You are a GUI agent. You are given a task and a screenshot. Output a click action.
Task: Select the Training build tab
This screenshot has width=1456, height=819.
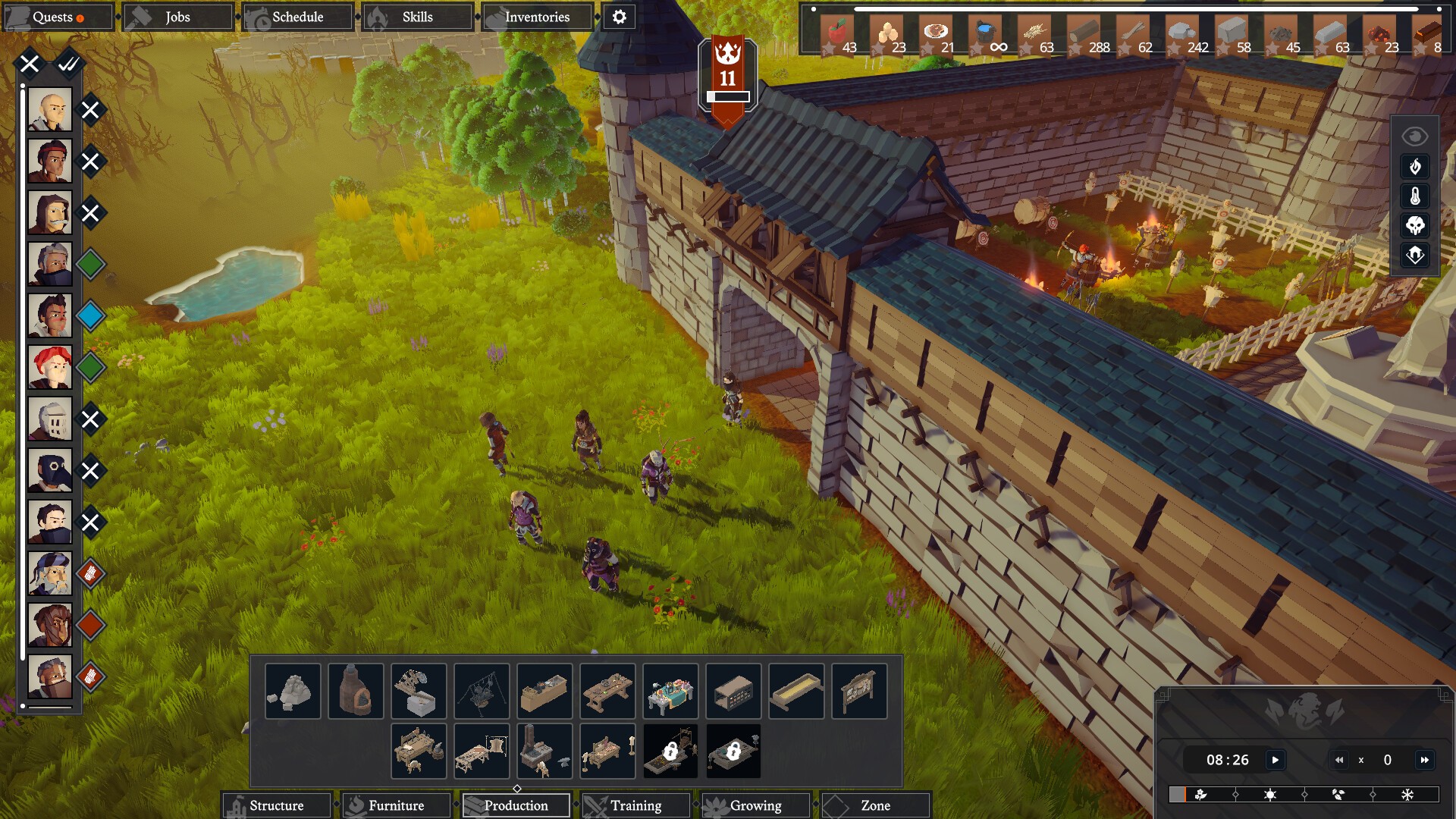pyautogui.click(x=635, y=805)
